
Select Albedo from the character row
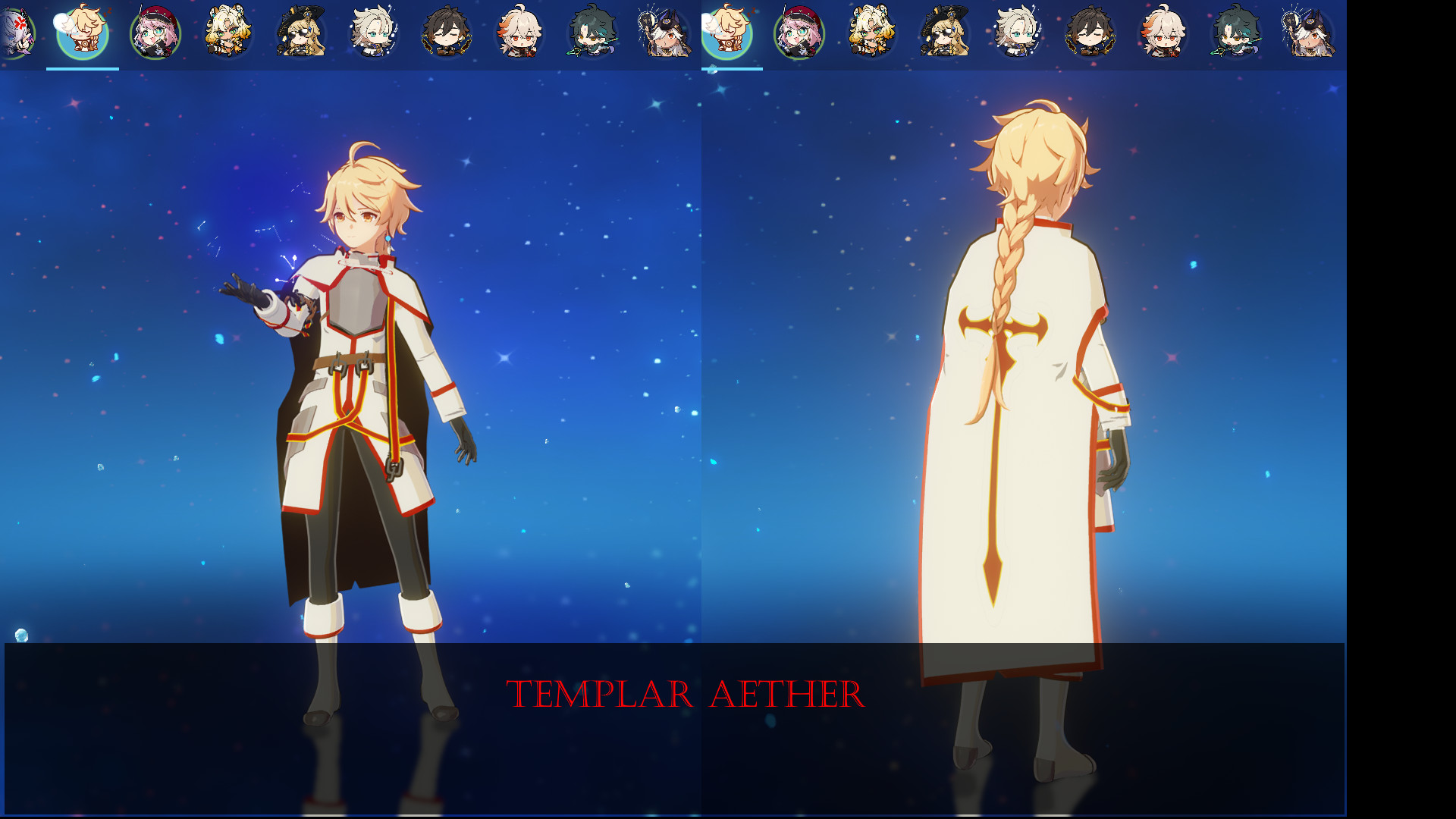tap(373, 34)
